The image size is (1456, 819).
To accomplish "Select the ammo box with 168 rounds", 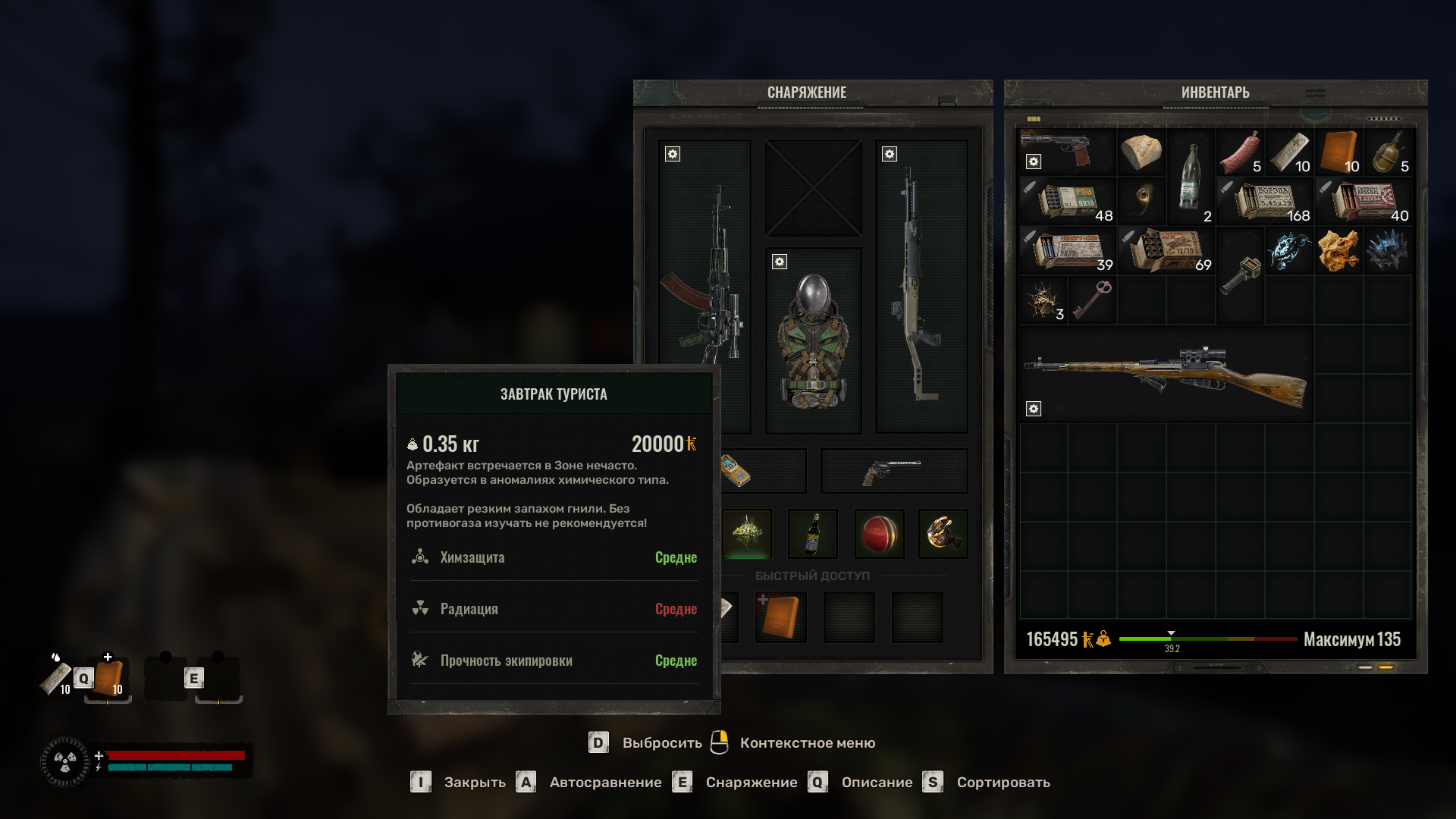I will point(1264,201).
